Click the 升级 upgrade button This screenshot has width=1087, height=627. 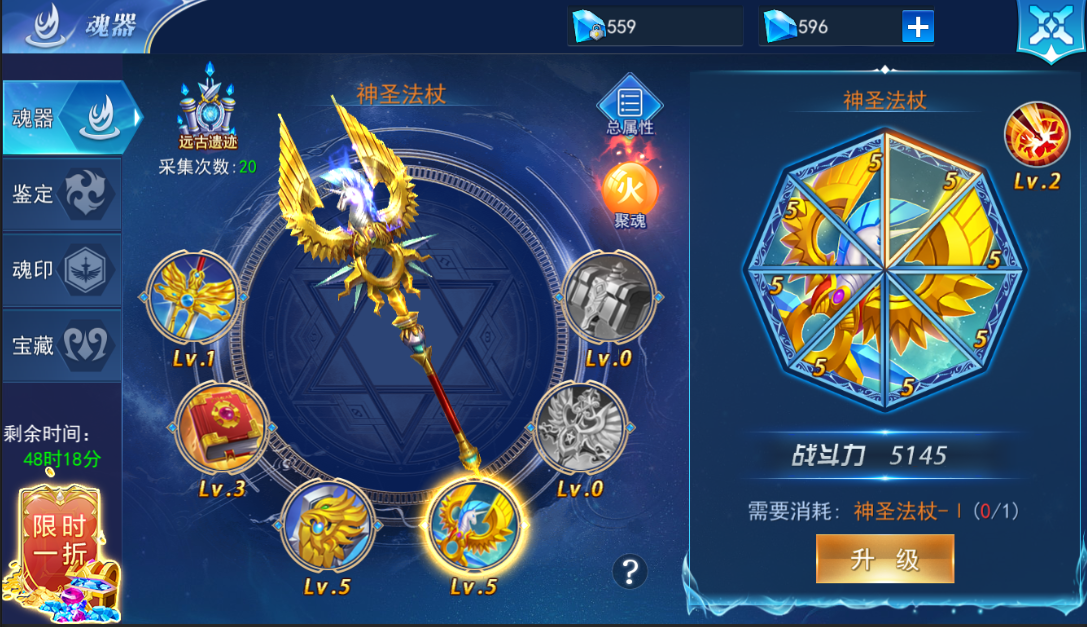(x=884, y=558)
